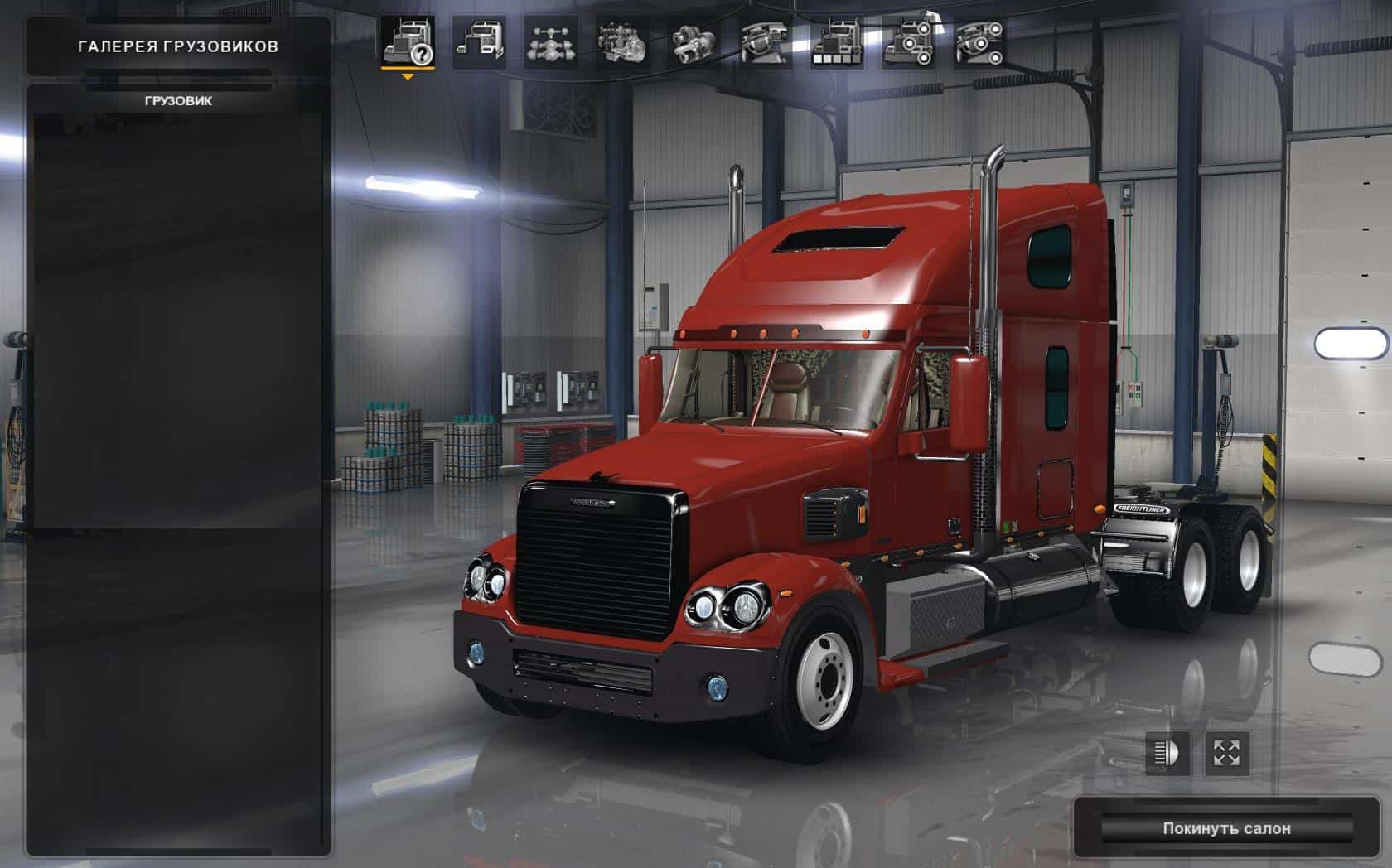Select the truck with question mark tab
1392x868 pixels.
pos(408,41)
